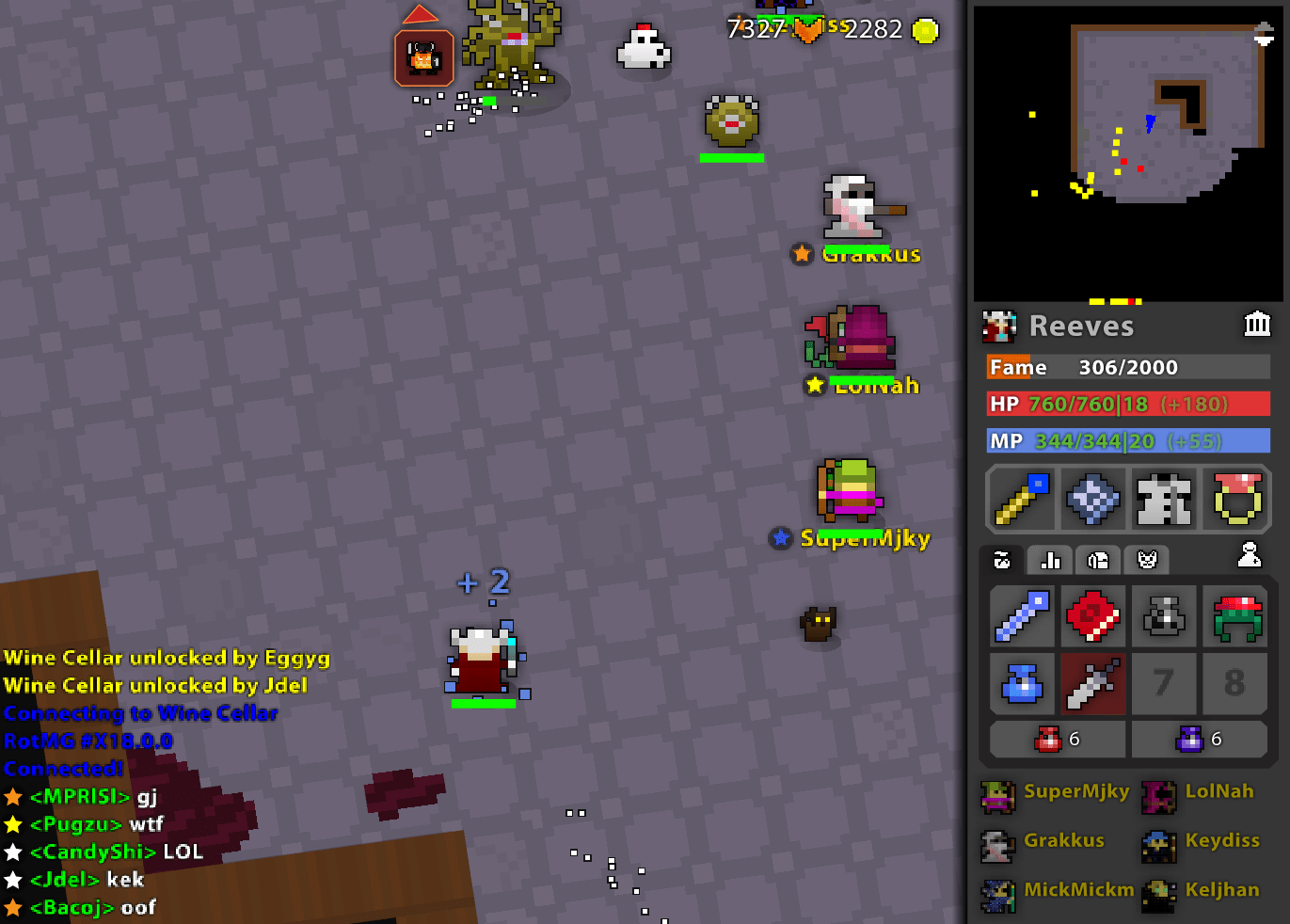Click the Fame progress bar
This screenshot has height=924, width=1290.
pyautogui.click(x=1126, y=367)
